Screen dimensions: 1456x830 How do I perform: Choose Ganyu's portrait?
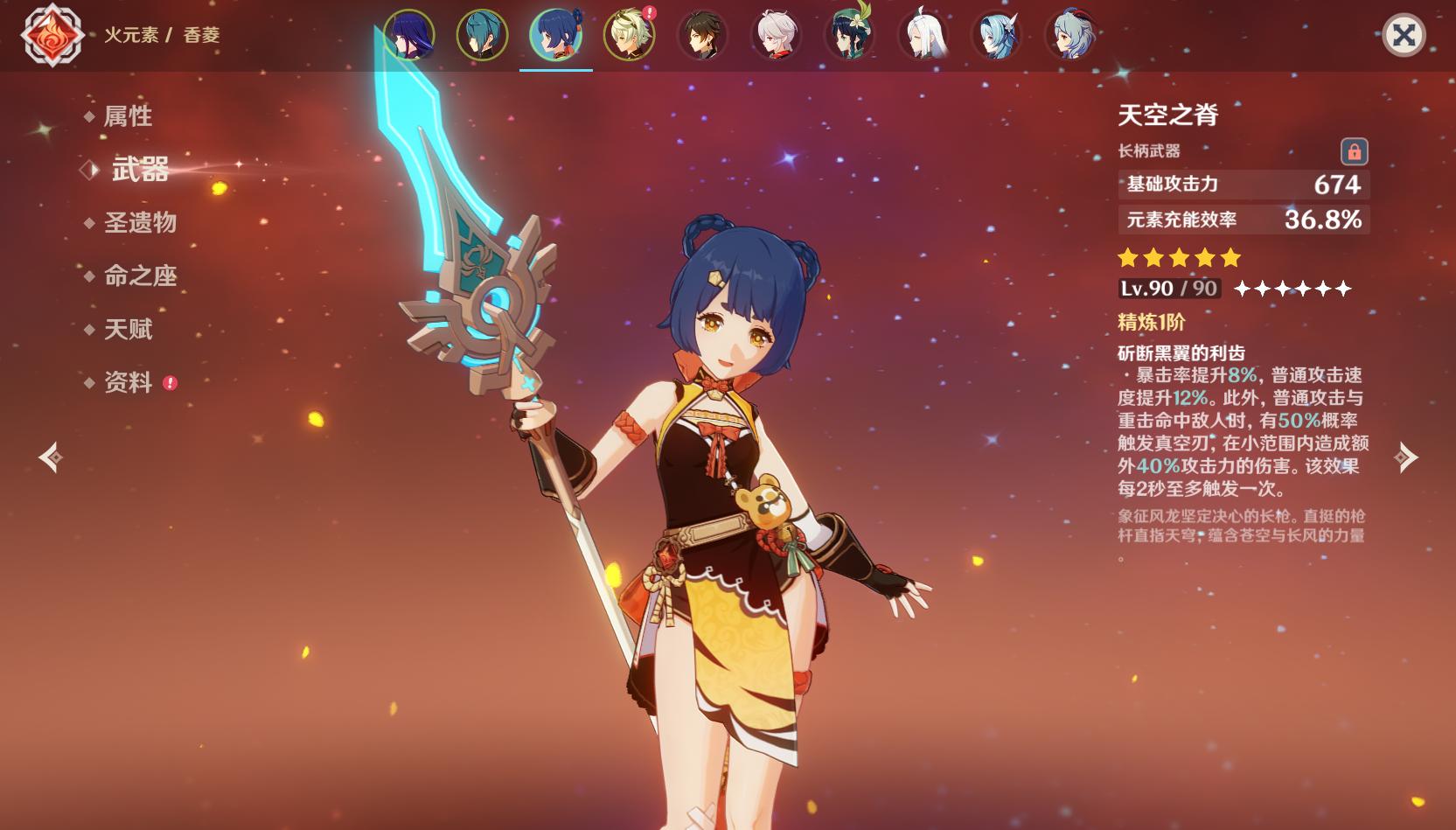click(1070, 35)
